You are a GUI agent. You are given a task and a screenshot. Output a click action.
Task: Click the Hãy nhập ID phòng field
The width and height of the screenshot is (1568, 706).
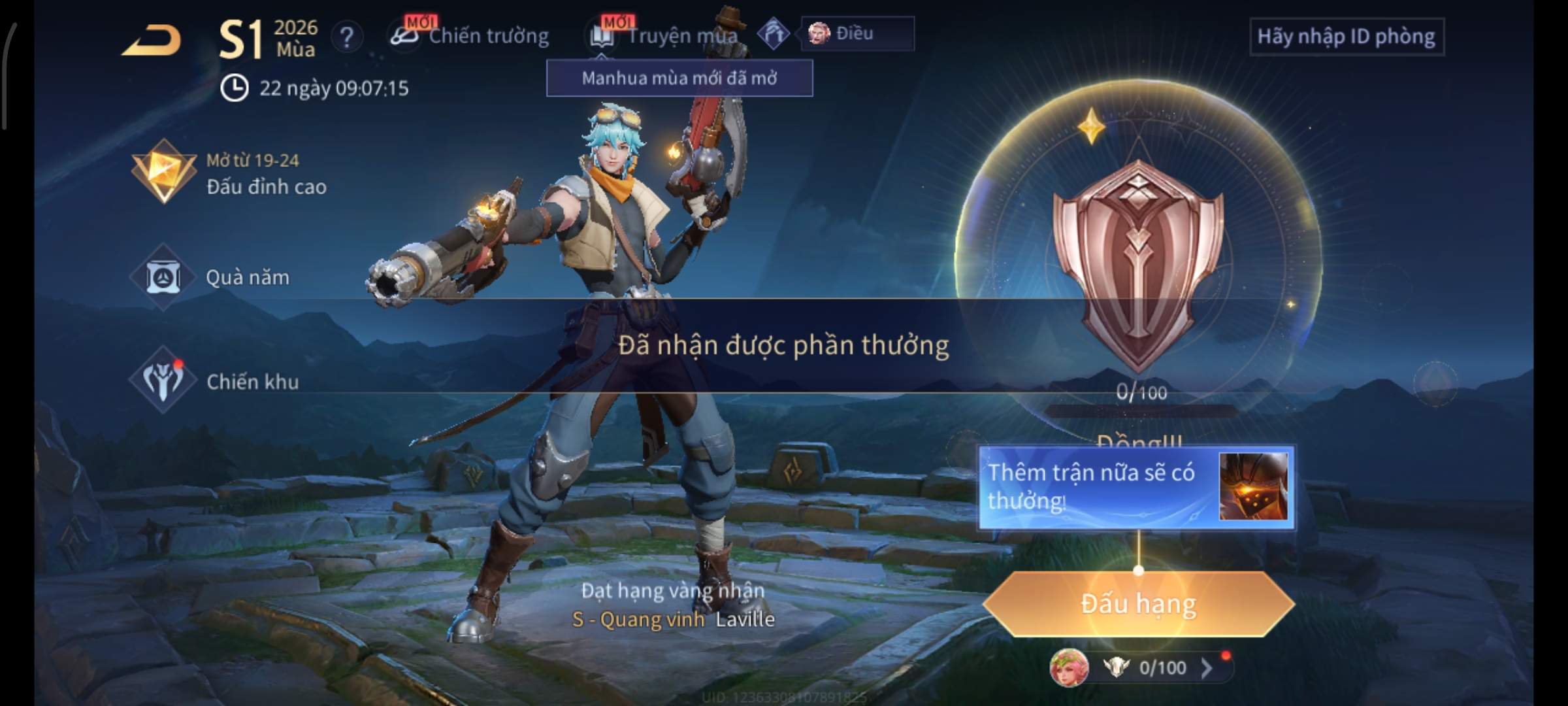[1346, 37]
